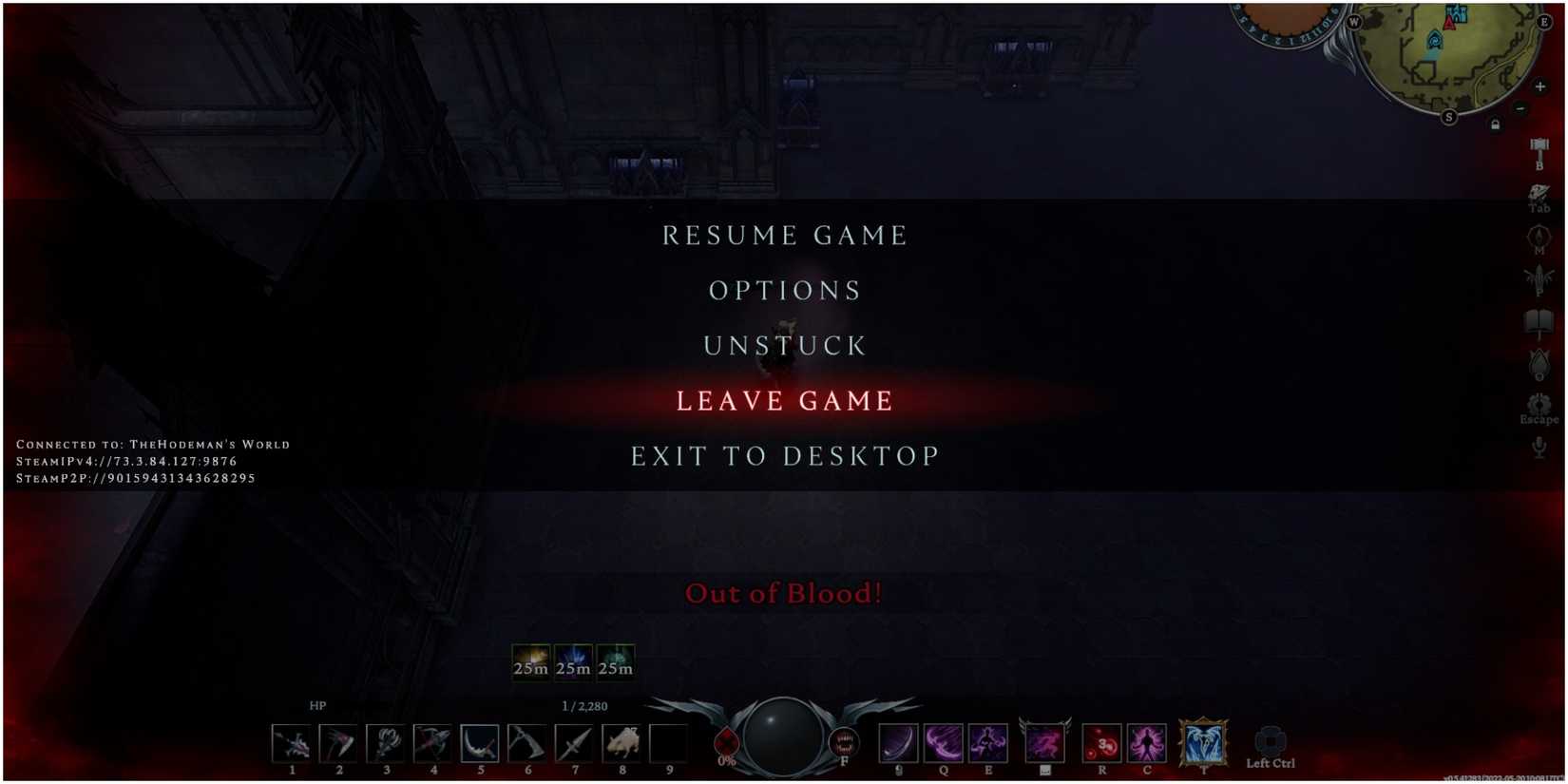Screen dimensions: 1568x784
Task: Click Unstuck to free your character
Action: tap(783, 345)
